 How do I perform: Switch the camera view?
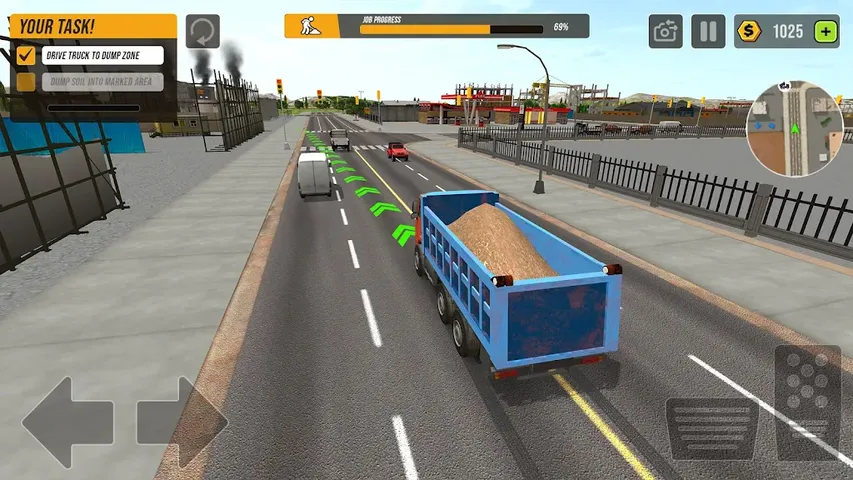(665, 31)
